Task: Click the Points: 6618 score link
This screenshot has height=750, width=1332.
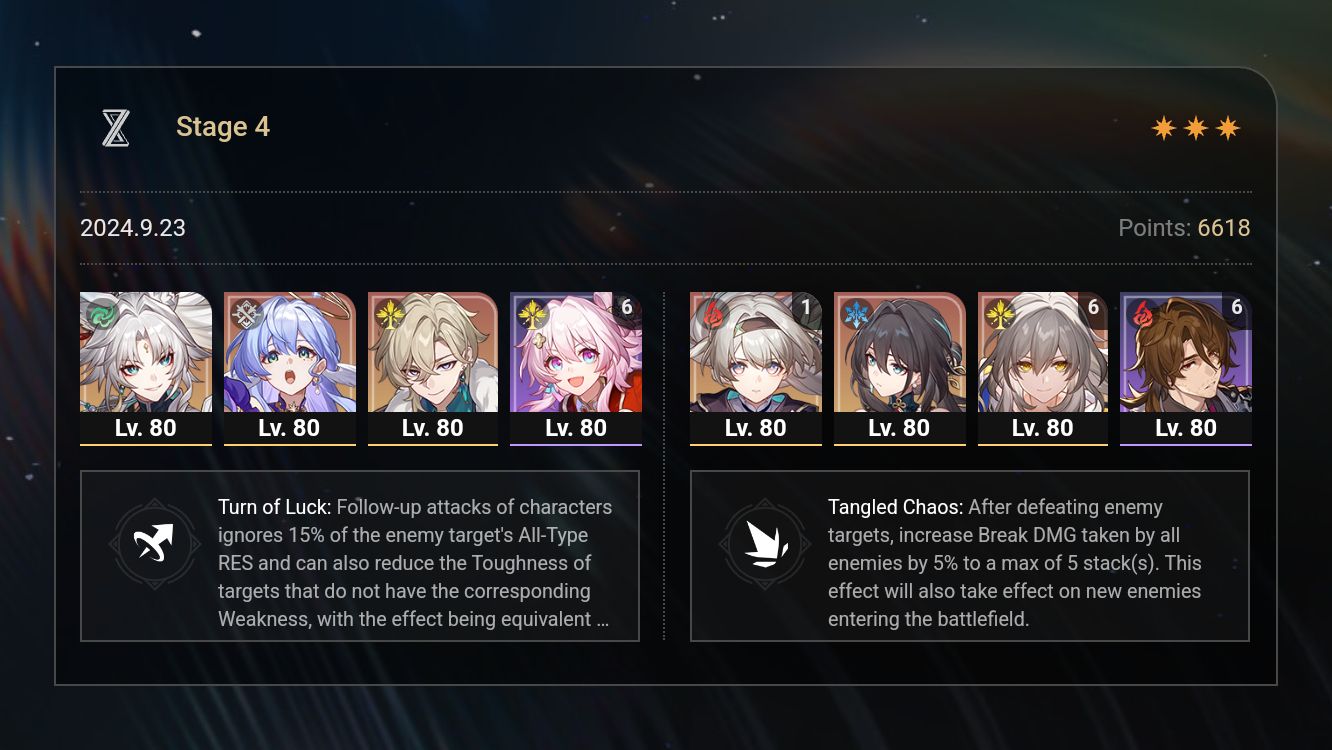Action: 1184,228
